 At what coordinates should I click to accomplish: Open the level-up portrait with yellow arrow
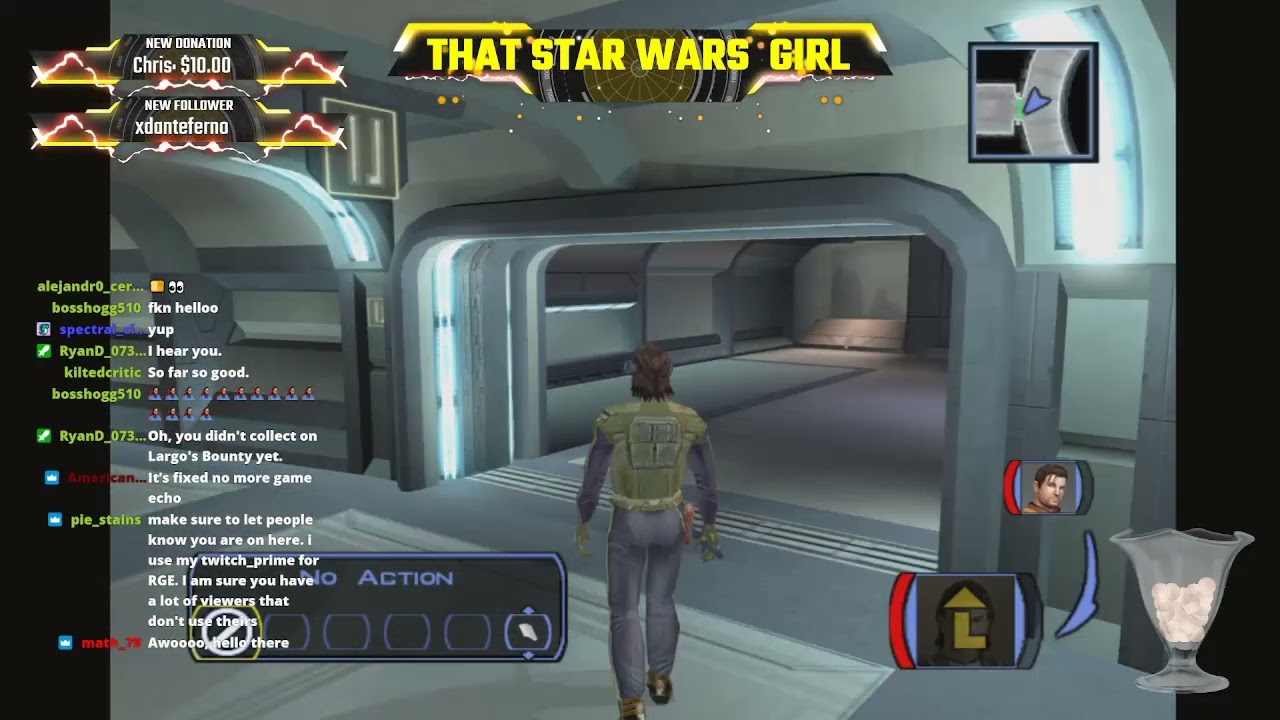point(965,621)
